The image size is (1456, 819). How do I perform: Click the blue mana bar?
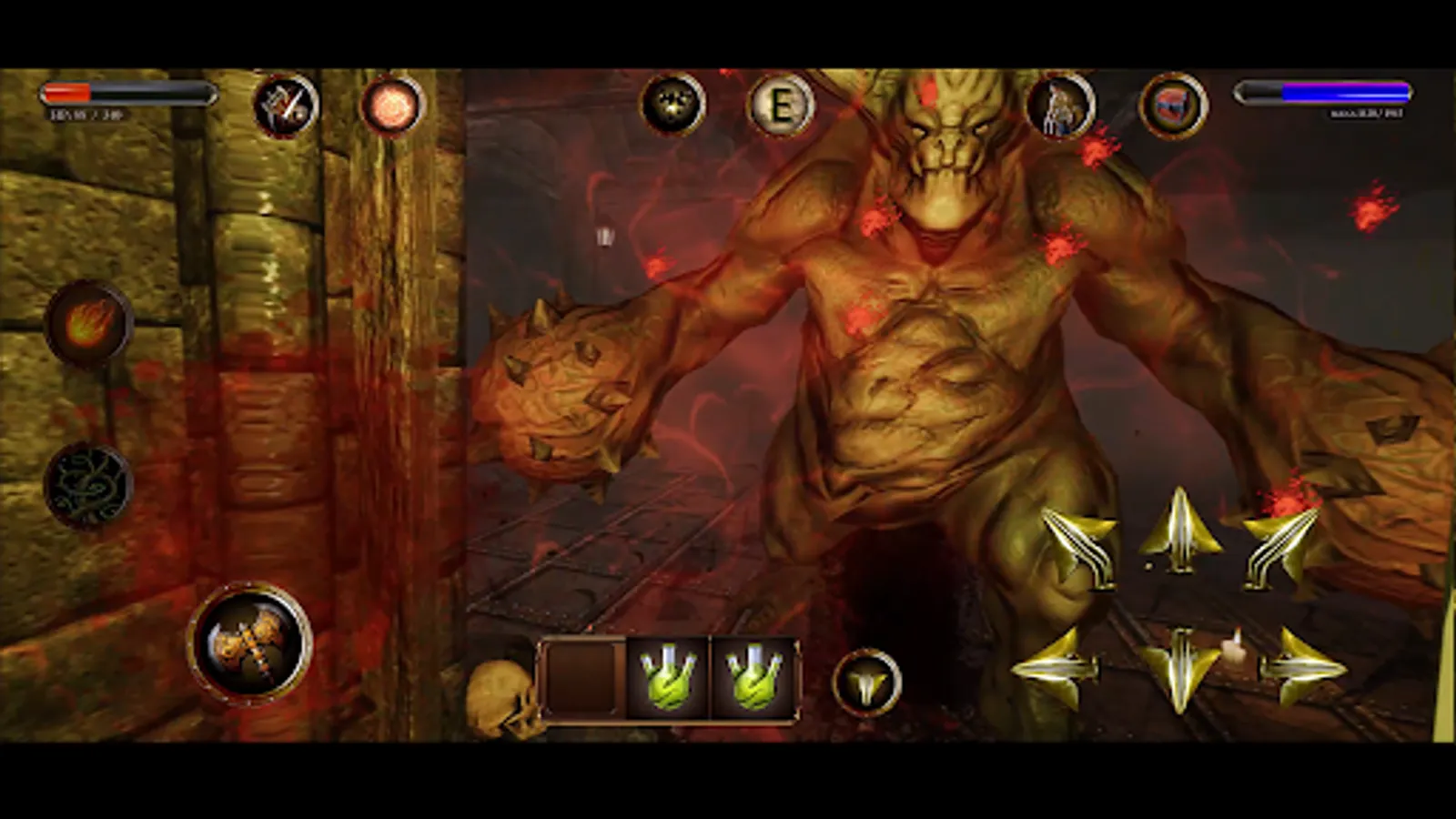tap(1324, 91)
